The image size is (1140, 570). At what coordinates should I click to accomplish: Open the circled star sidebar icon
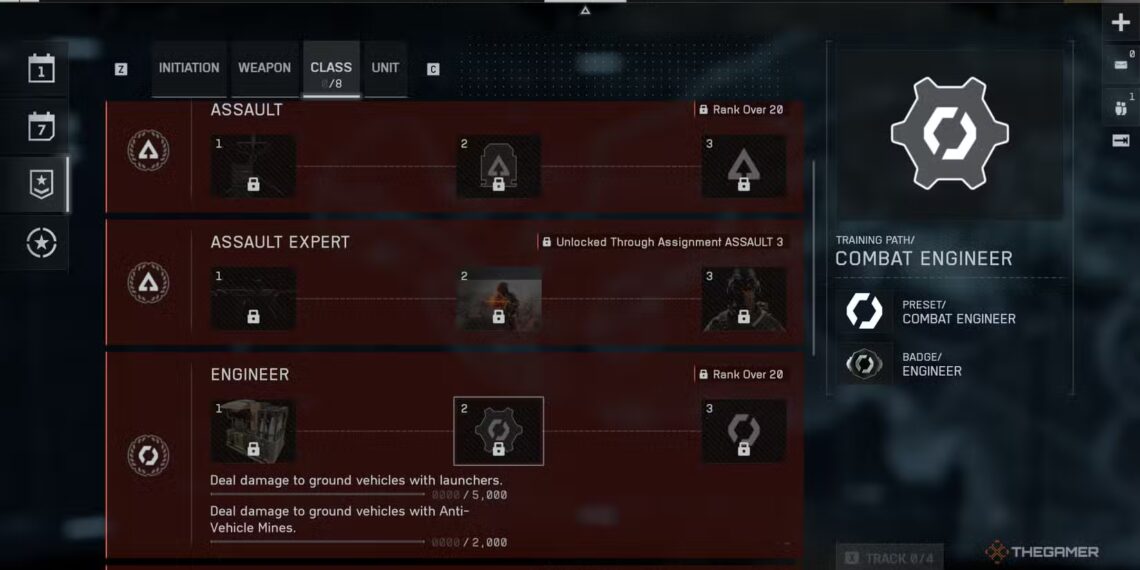(42, 243)
